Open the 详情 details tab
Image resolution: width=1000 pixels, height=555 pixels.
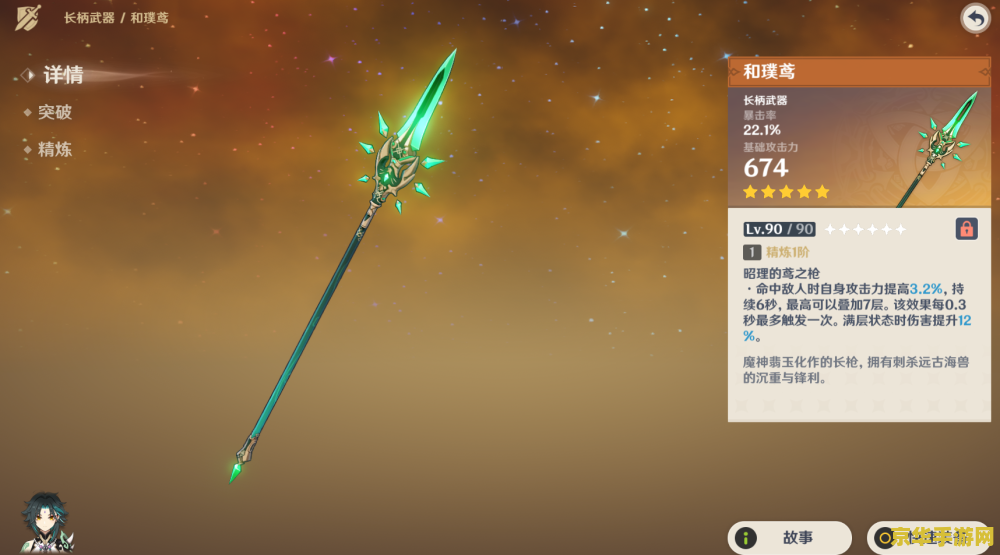(62, 75)
